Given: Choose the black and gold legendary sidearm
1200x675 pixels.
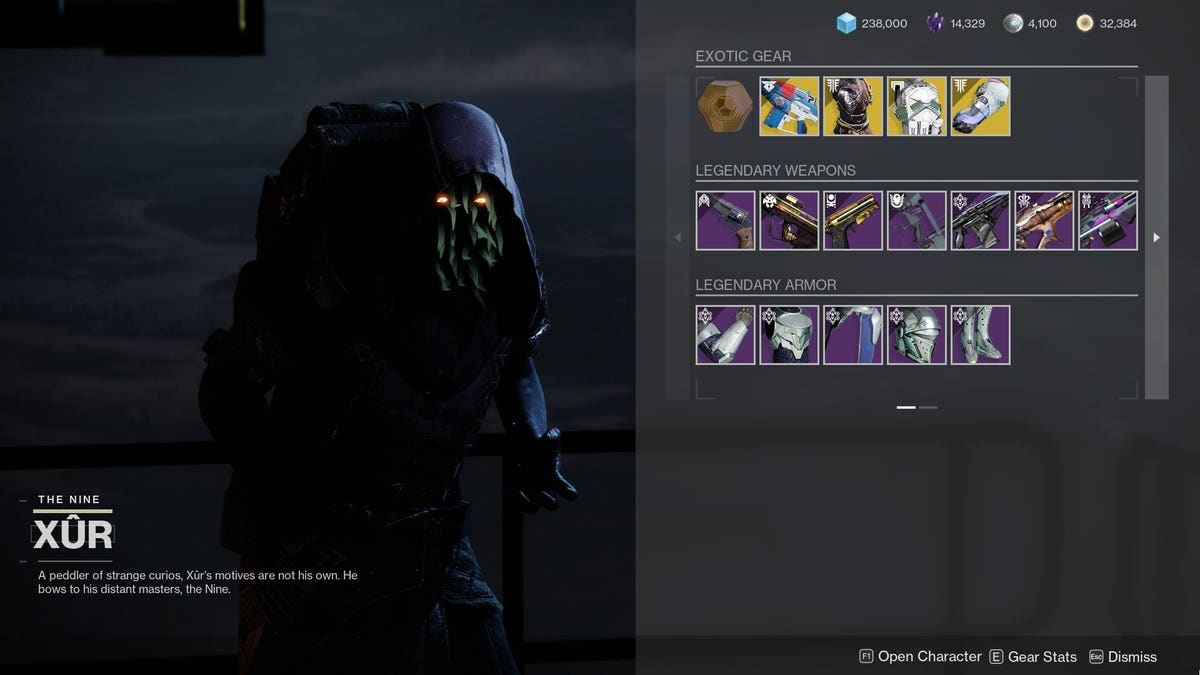Looking at the screenshot, I should pos(789,221).
